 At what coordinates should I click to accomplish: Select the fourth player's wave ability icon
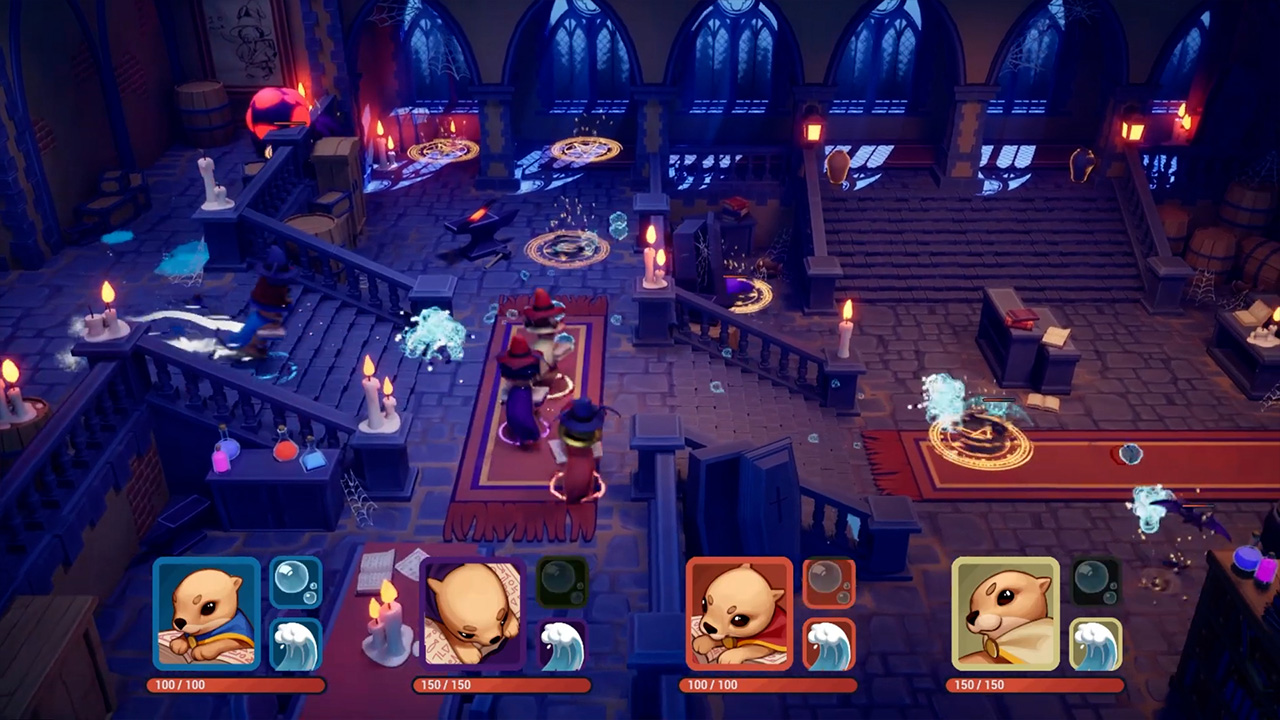(x=1098, y=645)
